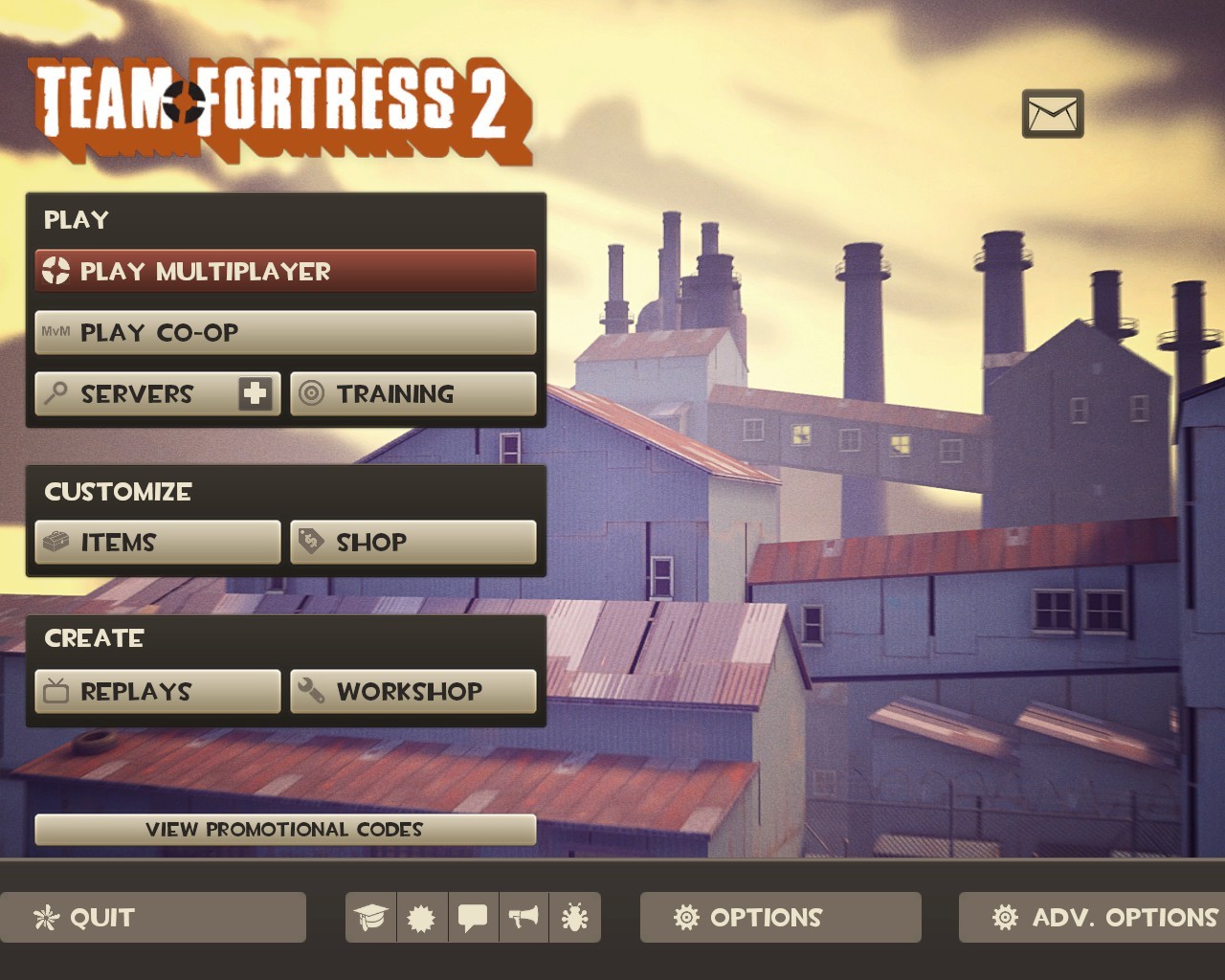Open View Promotional Codes
Image resolution: width=1225 pixels, height=980 pixels.
click(x=285, y=830)
